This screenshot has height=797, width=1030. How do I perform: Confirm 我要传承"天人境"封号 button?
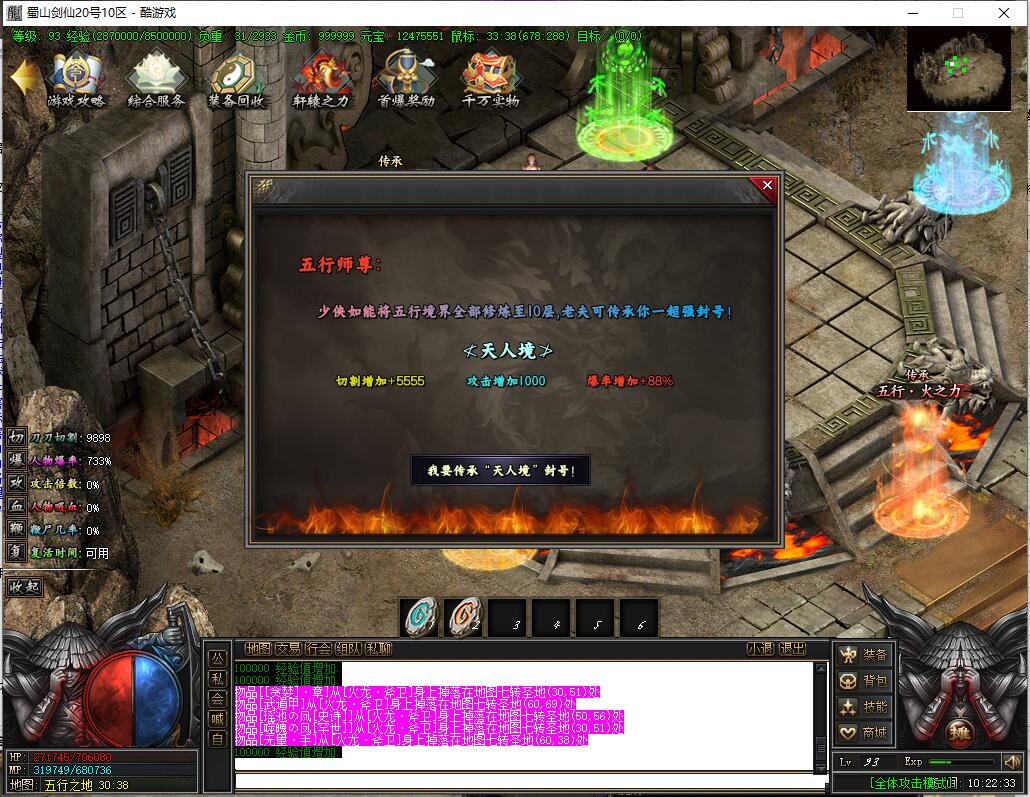point(500,470)
